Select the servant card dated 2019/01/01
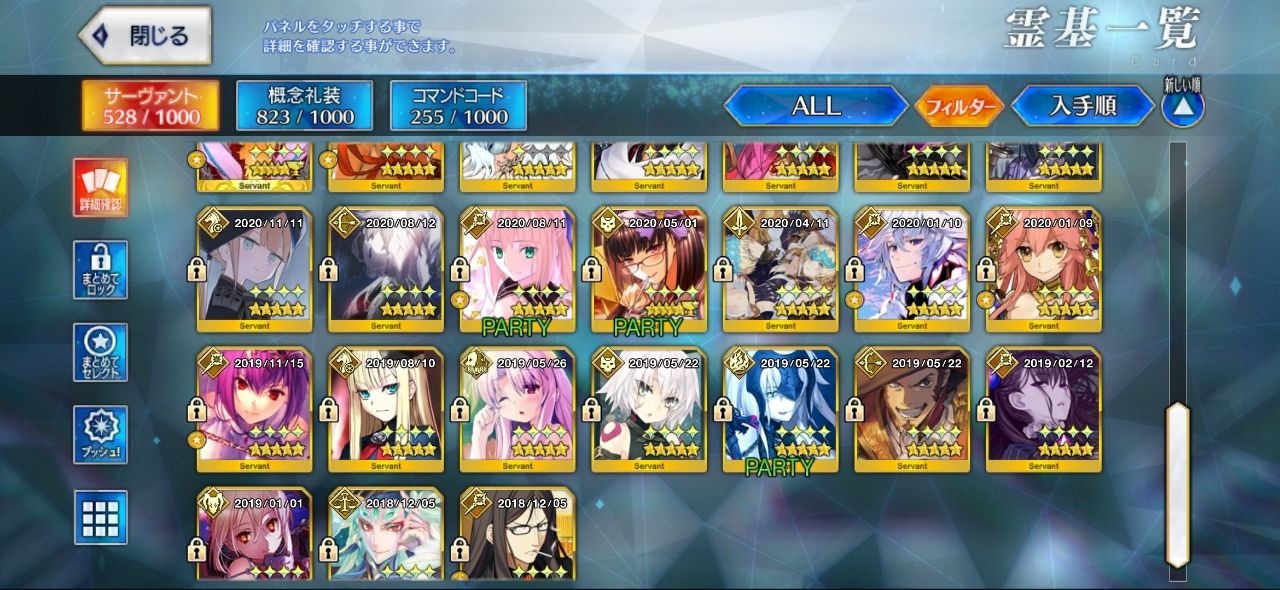The width and height of the screenshot is (1280, 590). pos(254,535)
